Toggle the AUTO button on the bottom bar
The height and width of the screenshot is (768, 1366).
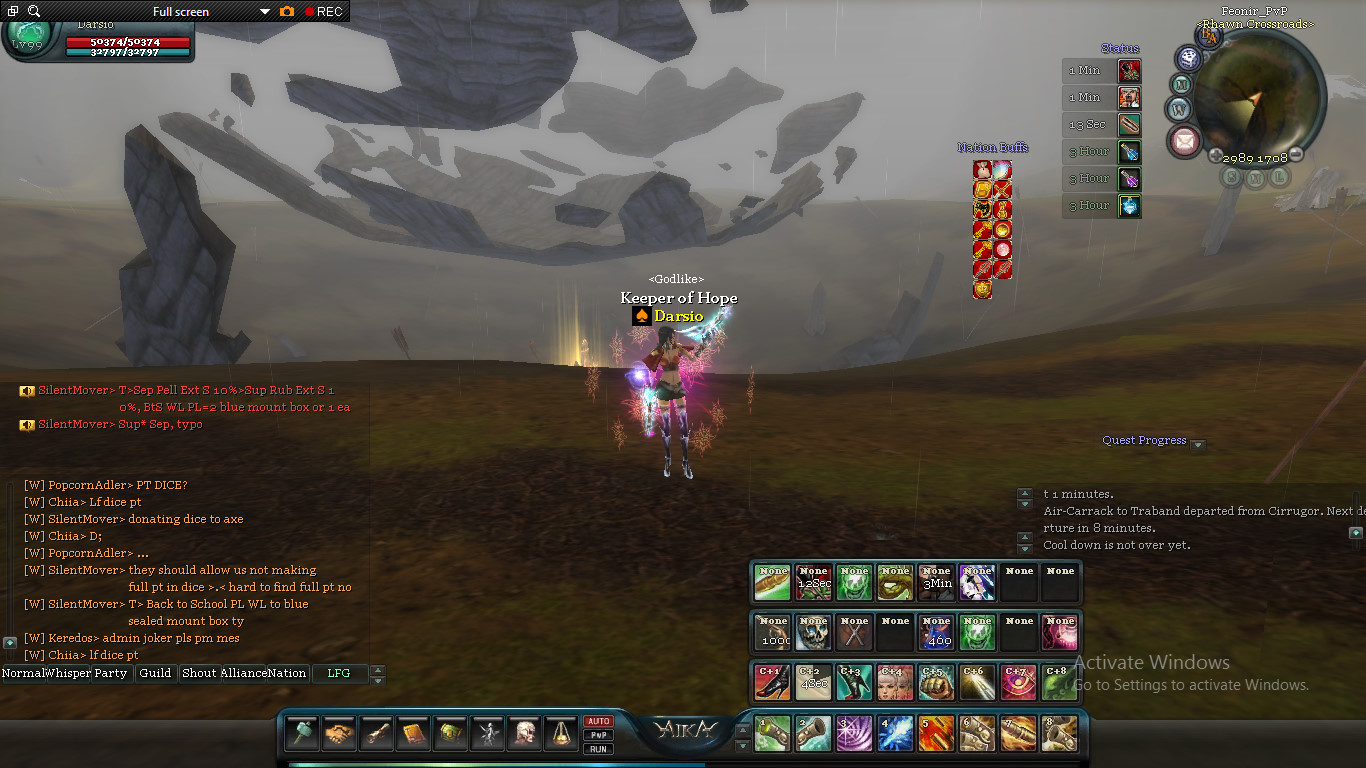point(598,722)
